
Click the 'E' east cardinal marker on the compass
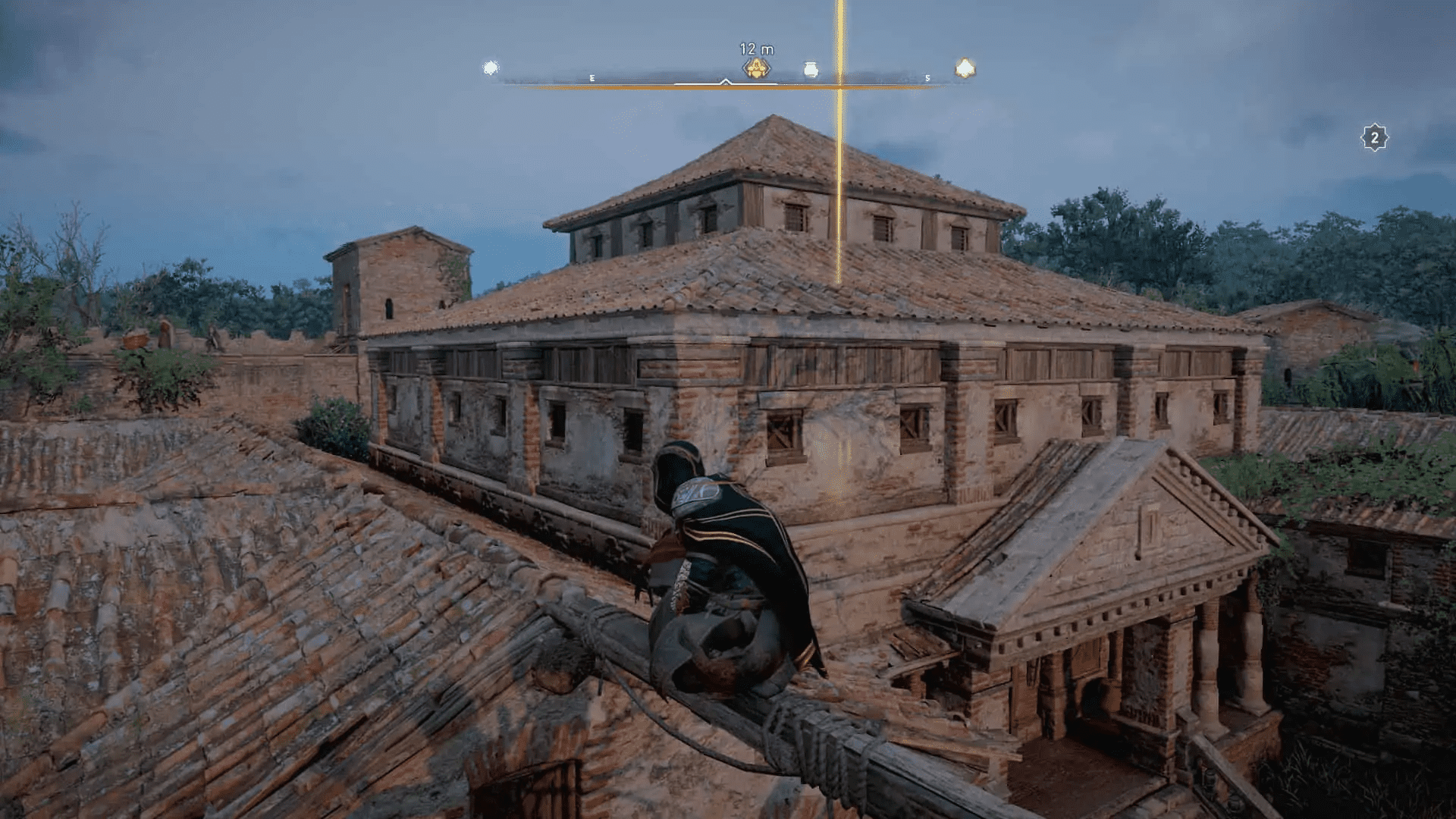pos(592,78)
